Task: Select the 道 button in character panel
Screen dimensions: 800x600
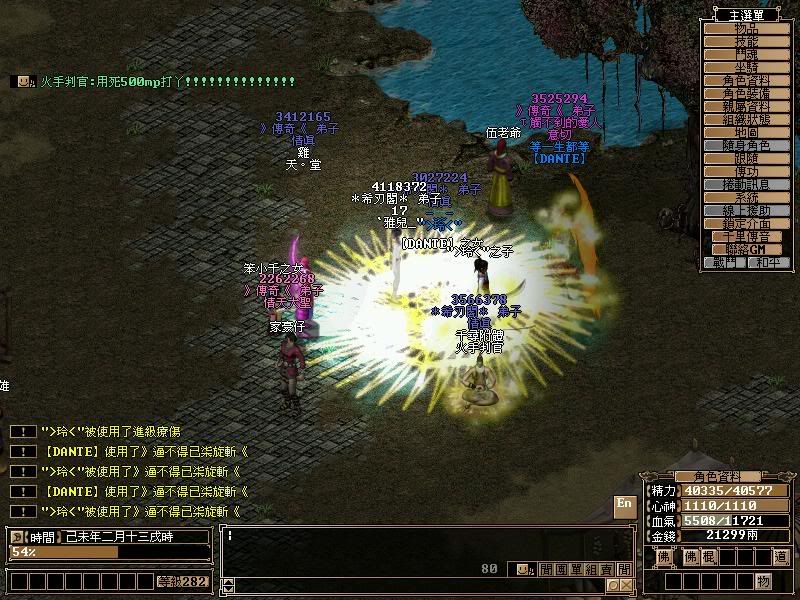Action: [780, 557]
